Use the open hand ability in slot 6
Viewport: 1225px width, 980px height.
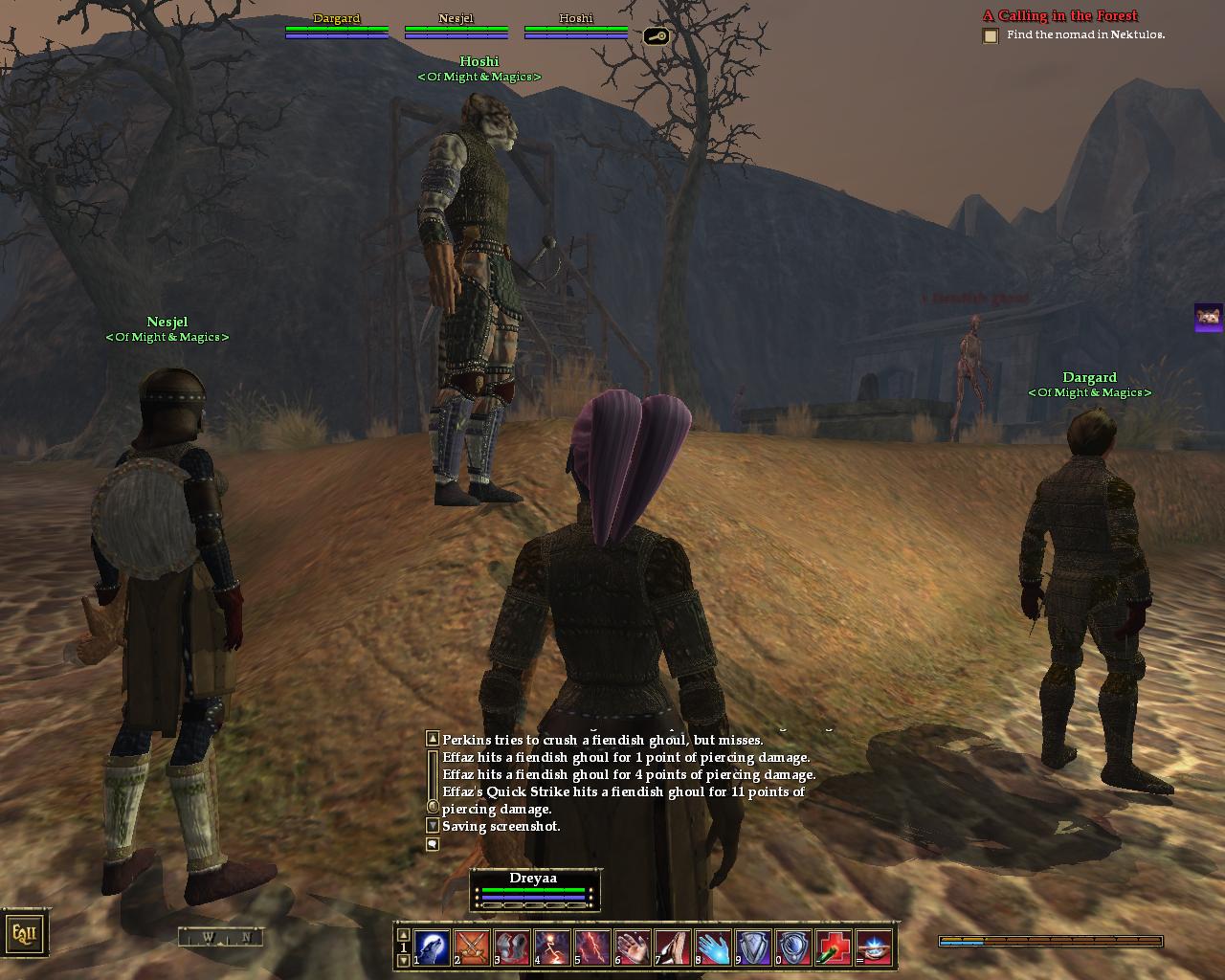pyautogui.click(x=633, y=947)
